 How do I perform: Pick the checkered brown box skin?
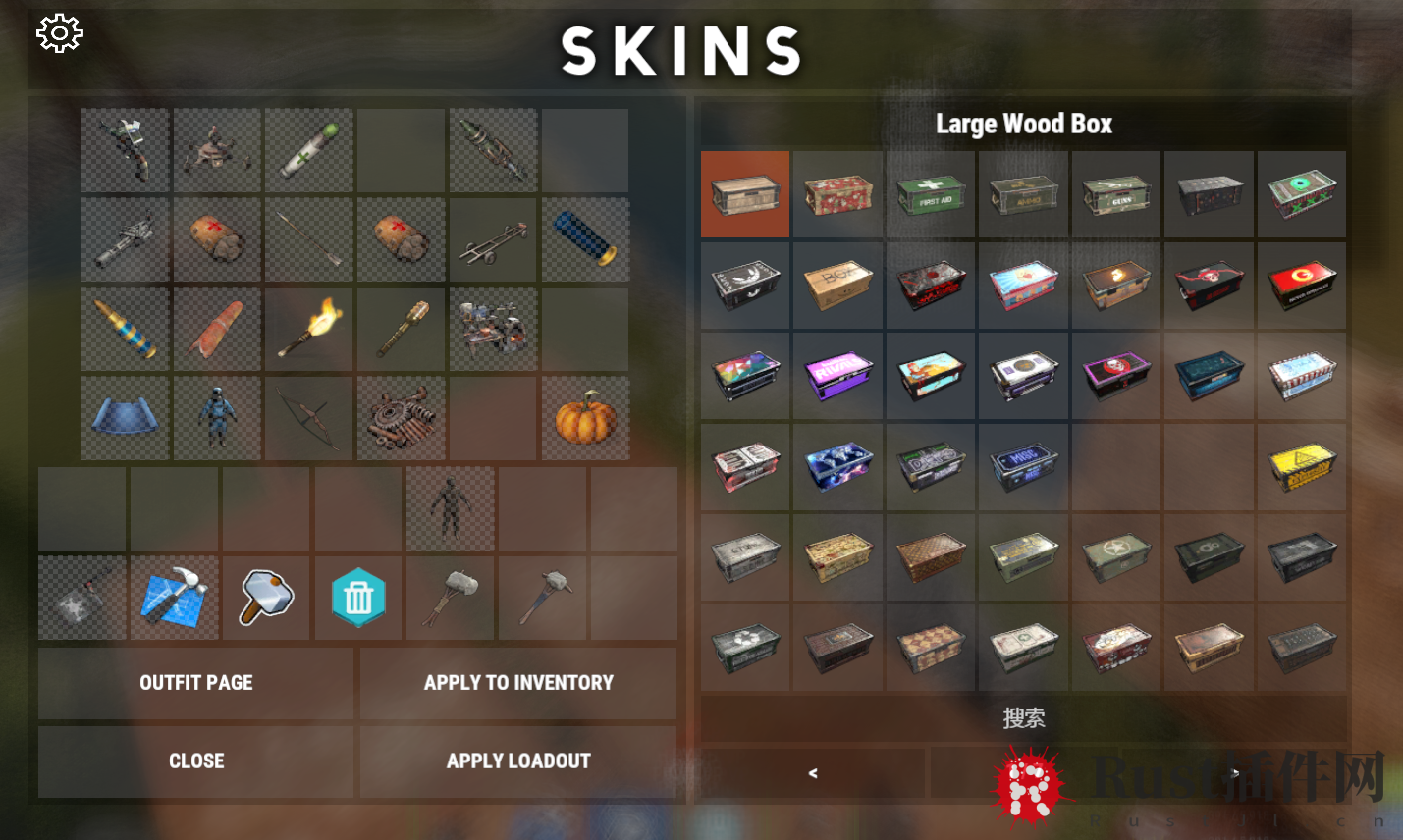pos(930,557)
